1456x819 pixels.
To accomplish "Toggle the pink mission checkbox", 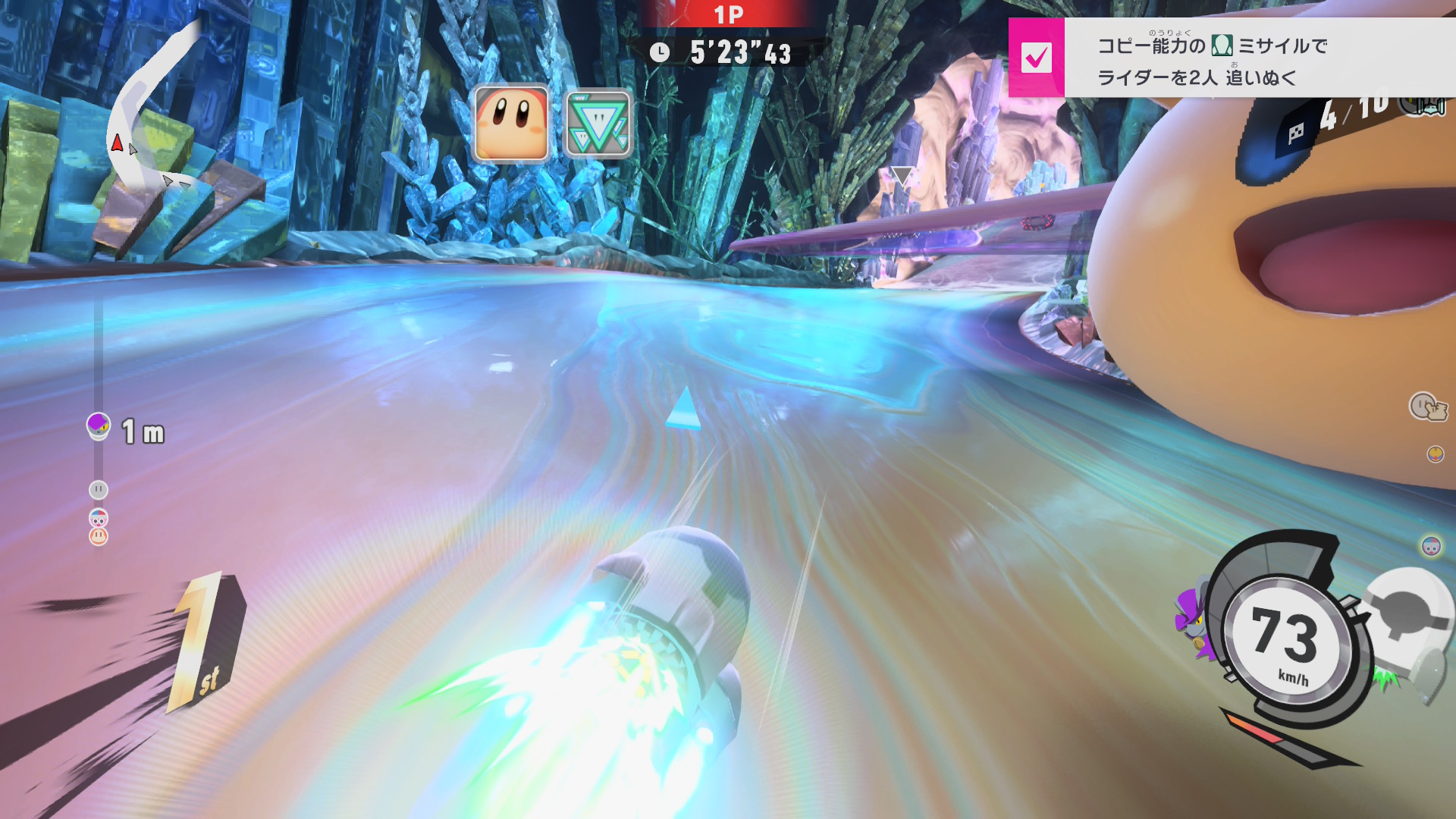I will point(1036,58).
